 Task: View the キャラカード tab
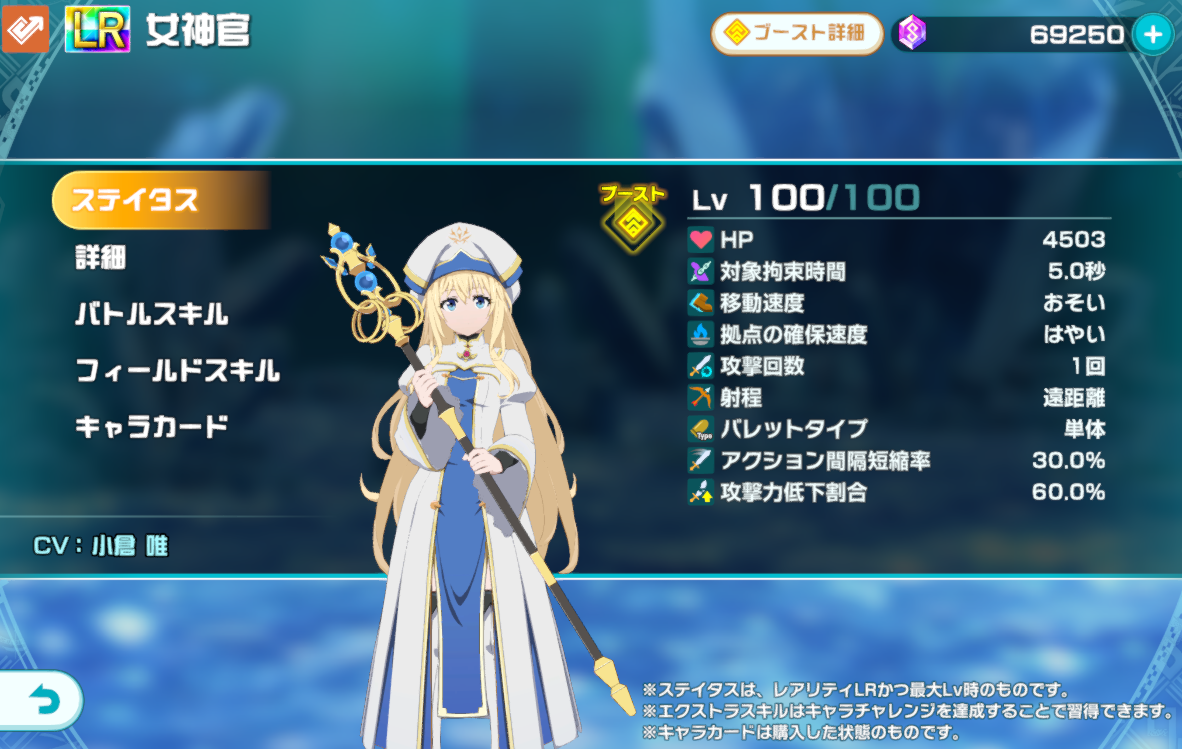pos(152,428)
